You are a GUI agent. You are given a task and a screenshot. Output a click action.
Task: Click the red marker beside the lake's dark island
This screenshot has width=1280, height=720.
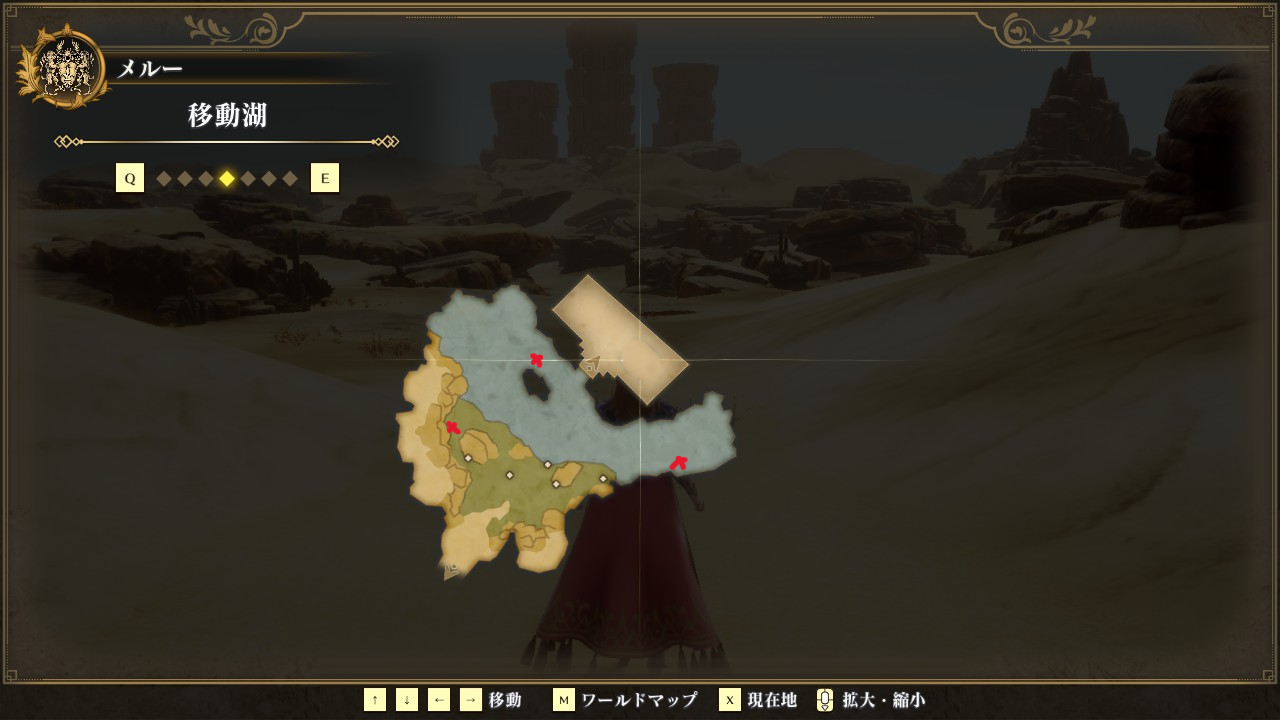[537, 360]
